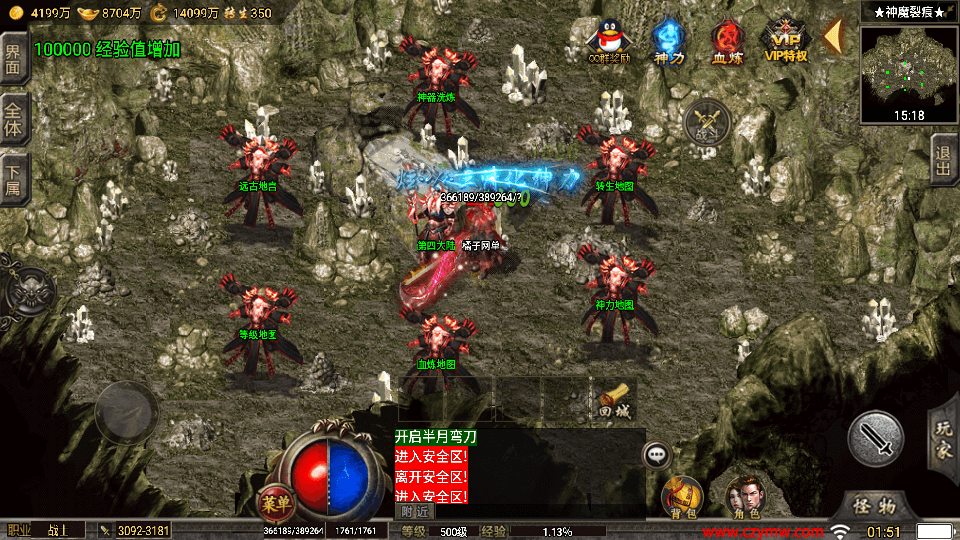960x540 pixels.
Task: Claim the QQ群奖励 penguin reward
Action: [608, 42]
